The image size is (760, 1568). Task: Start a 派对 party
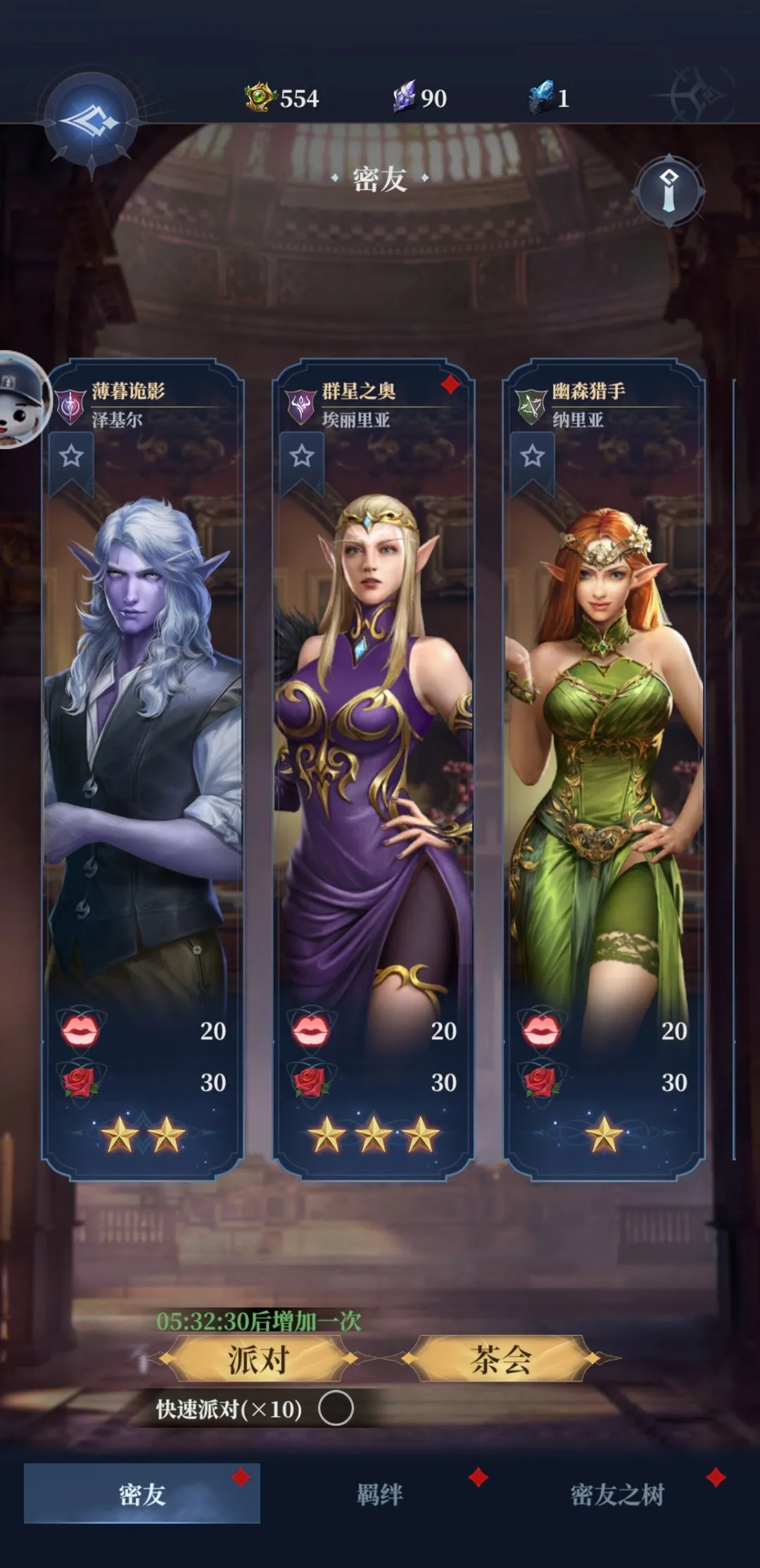[x=258, y=1359]
